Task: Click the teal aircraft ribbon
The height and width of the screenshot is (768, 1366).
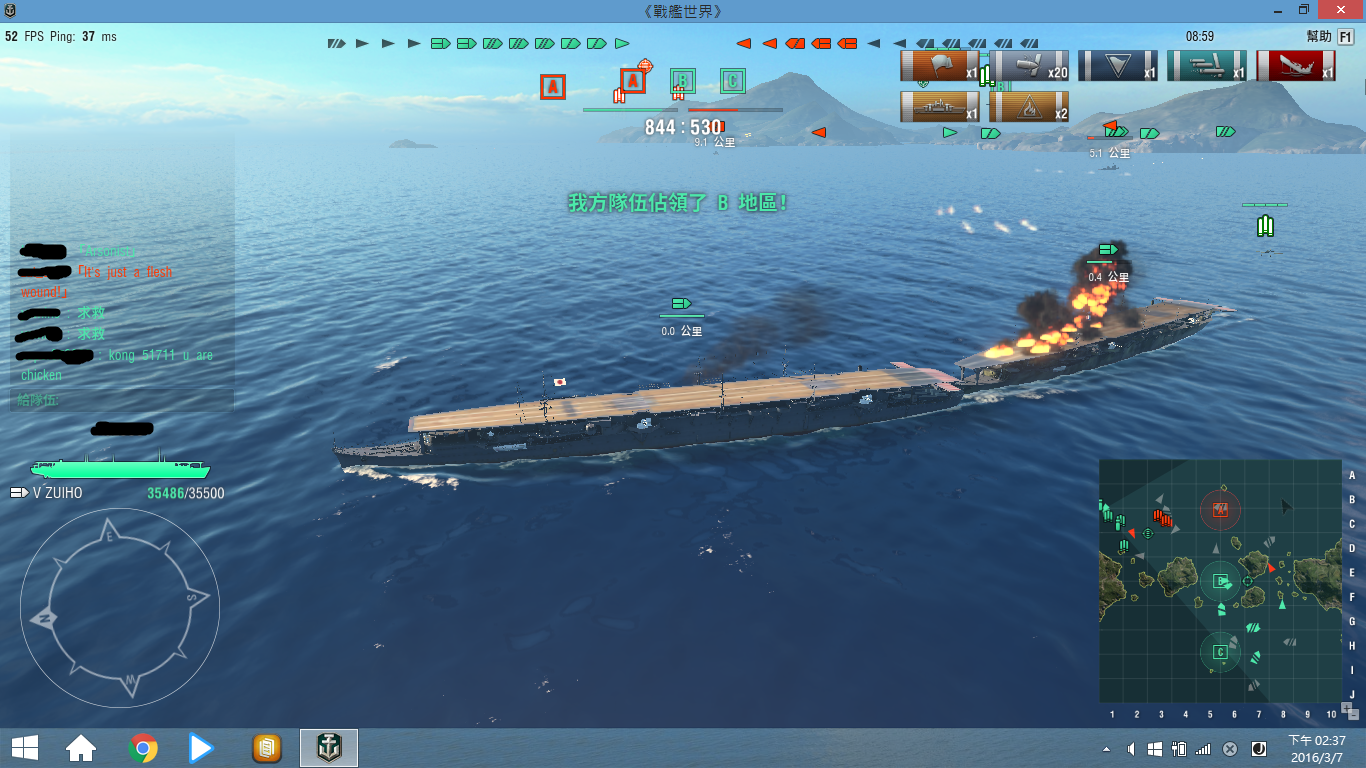Action: click(x=1207, y=66)
